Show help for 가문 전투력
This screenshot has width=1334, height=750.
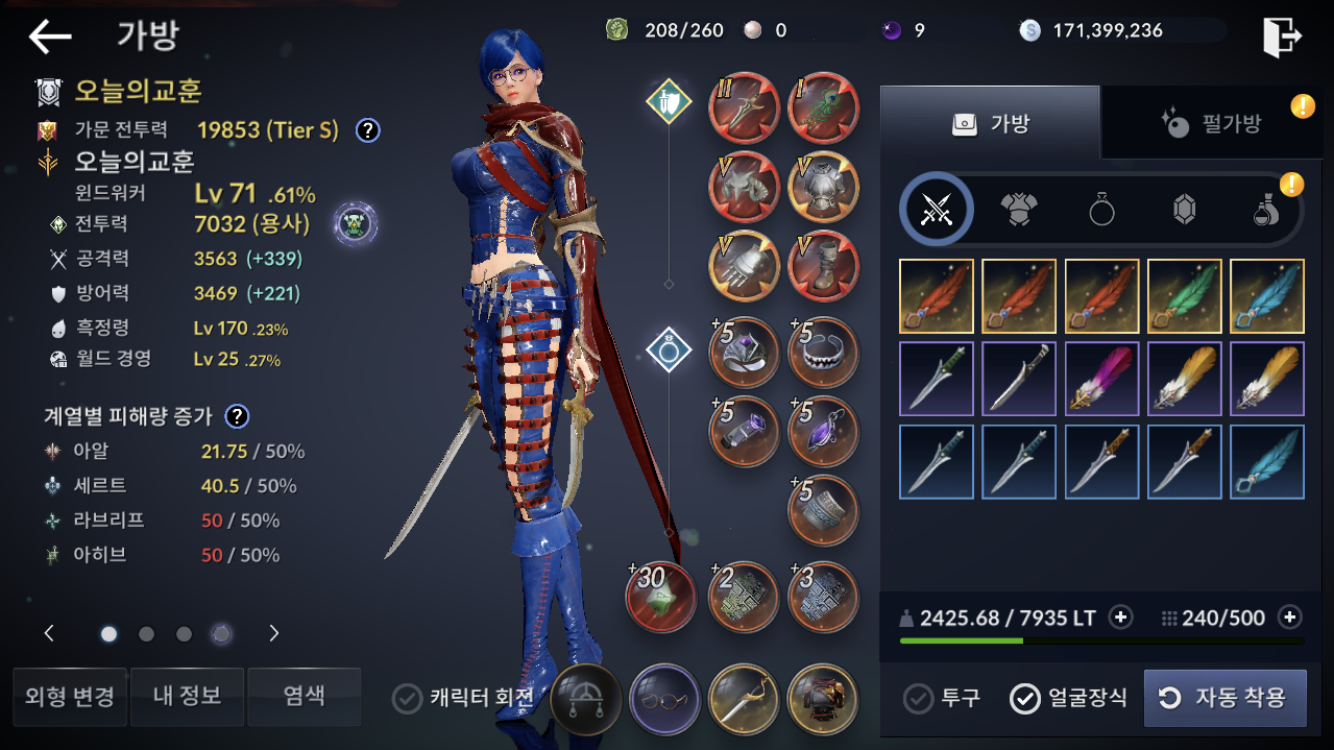(x=368, y=129)
